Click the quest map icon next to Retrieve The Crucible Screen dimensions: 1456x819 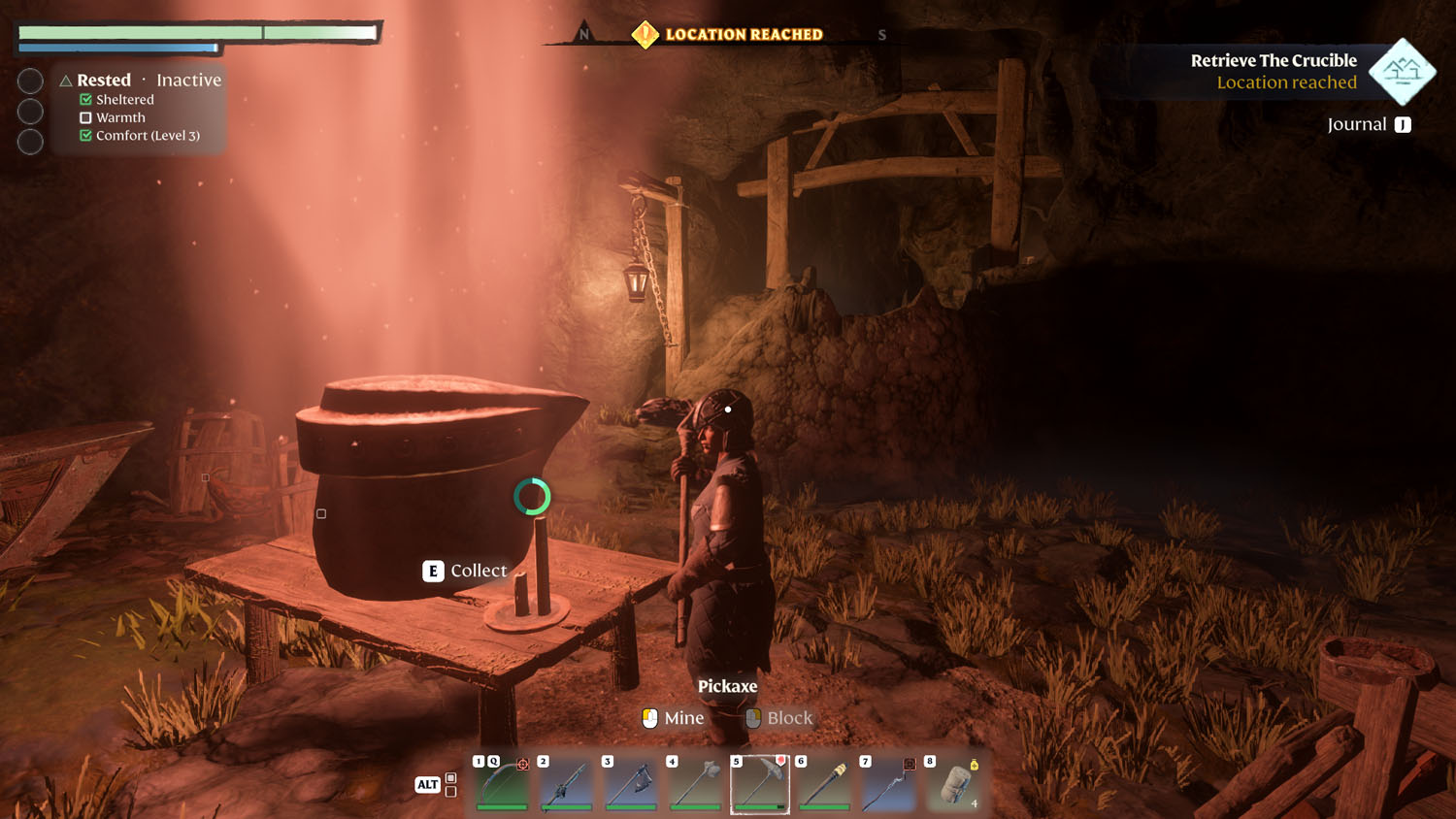point(1401,71)
